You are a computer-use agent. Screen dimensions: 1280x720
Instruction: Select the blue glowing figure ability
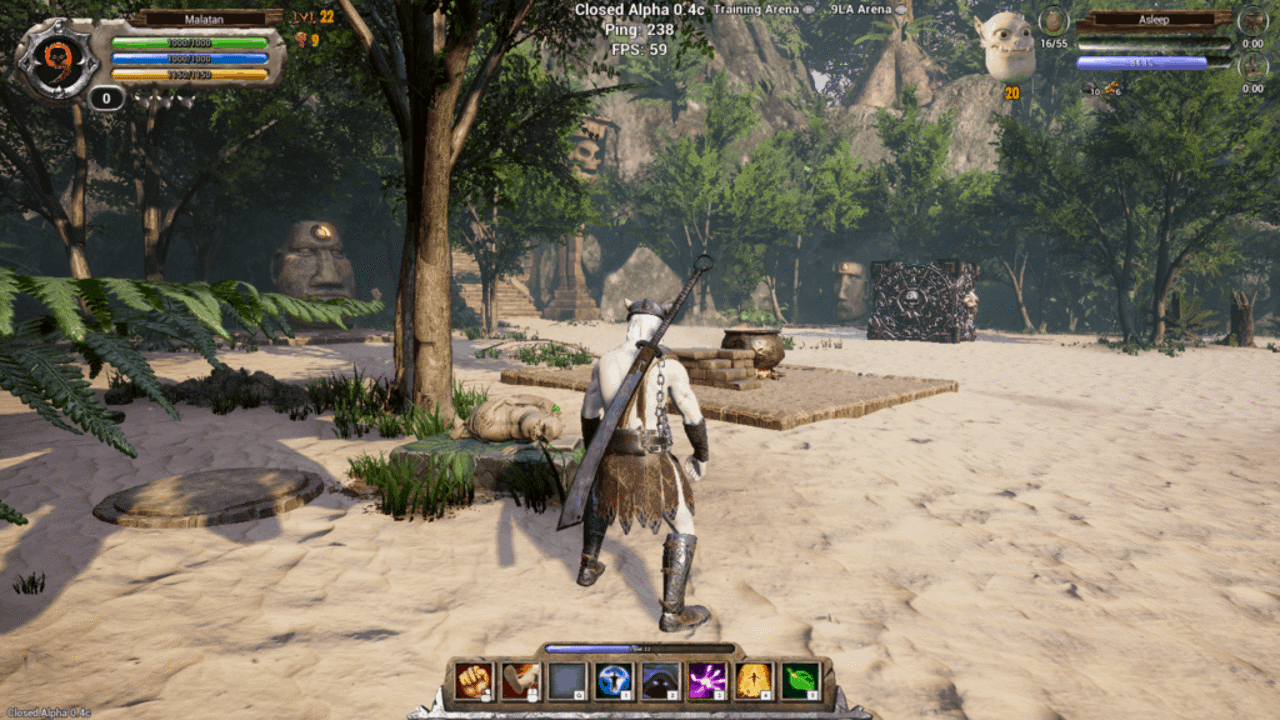tap(613, 681)
